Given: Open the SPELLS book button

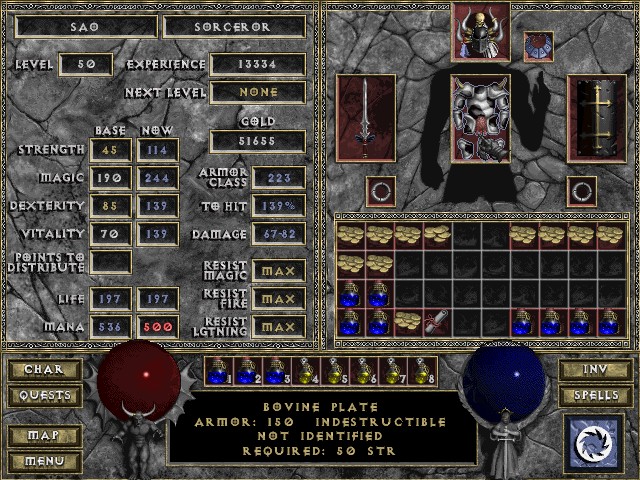Looking at the screenshot, I should [594, 396].
